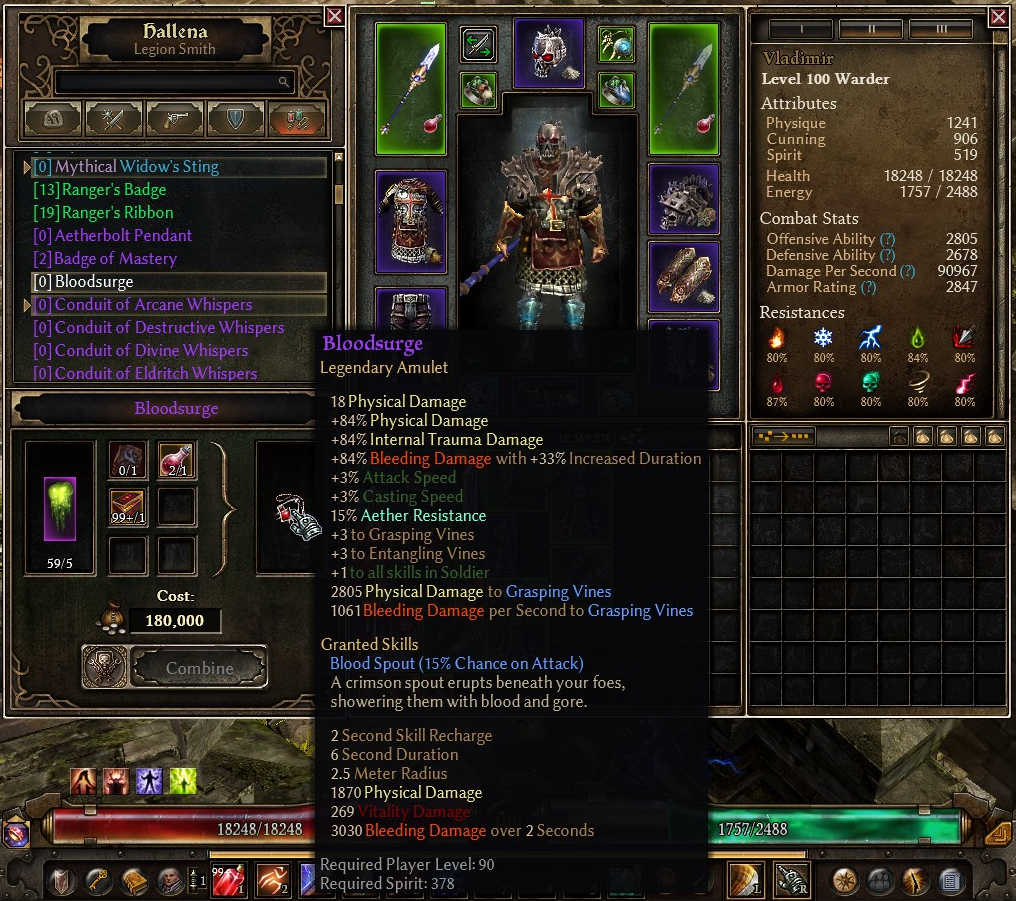1016x901 pixels.
Task: Pick the Badge of Mastery recipe
Action: tap(115, 259)
